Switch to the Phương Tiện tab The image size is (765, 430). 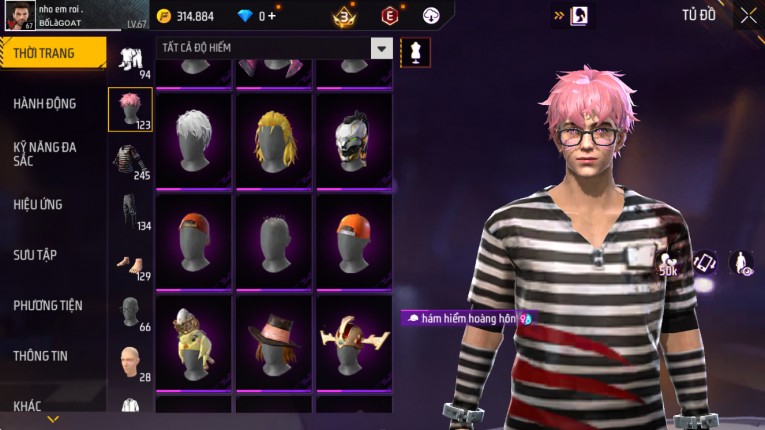[x=48, y=305]
